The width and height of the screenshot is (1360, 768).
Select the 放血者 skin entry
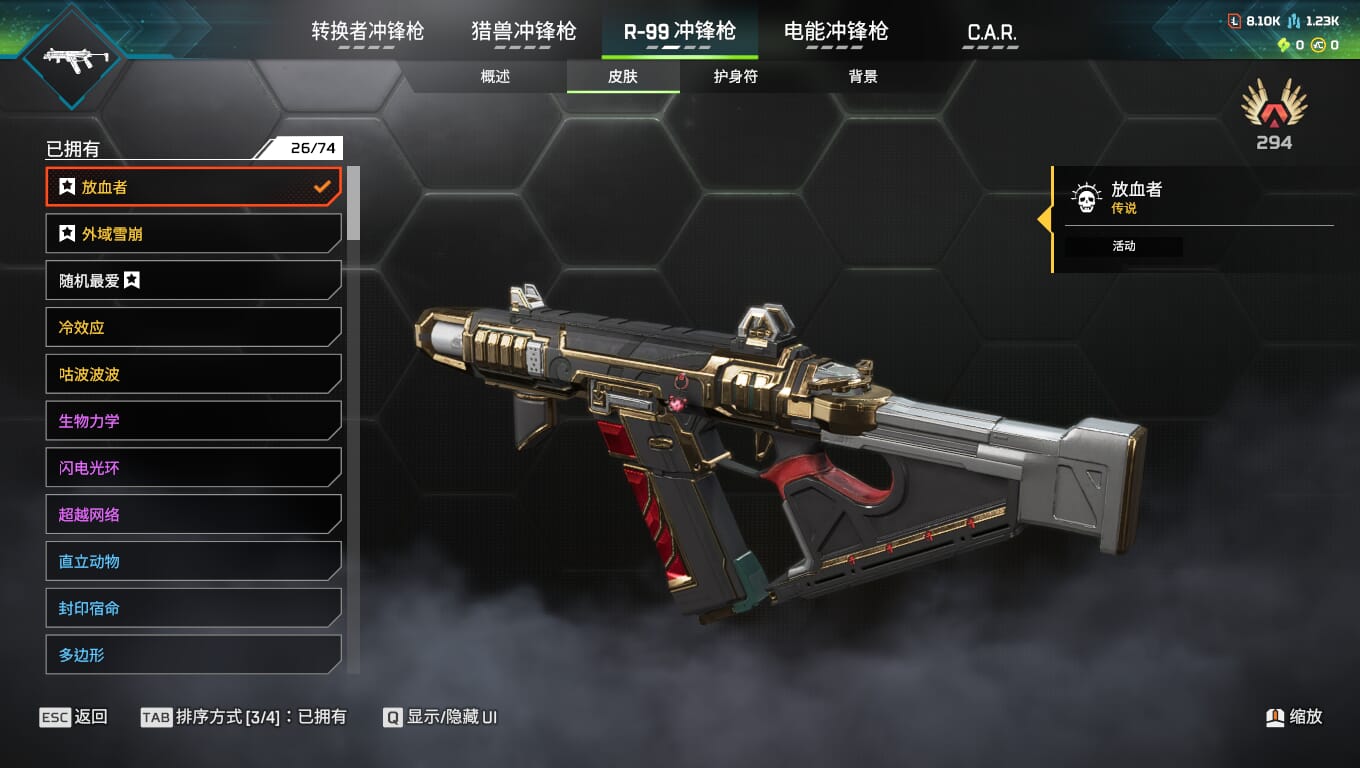(193, 187)
